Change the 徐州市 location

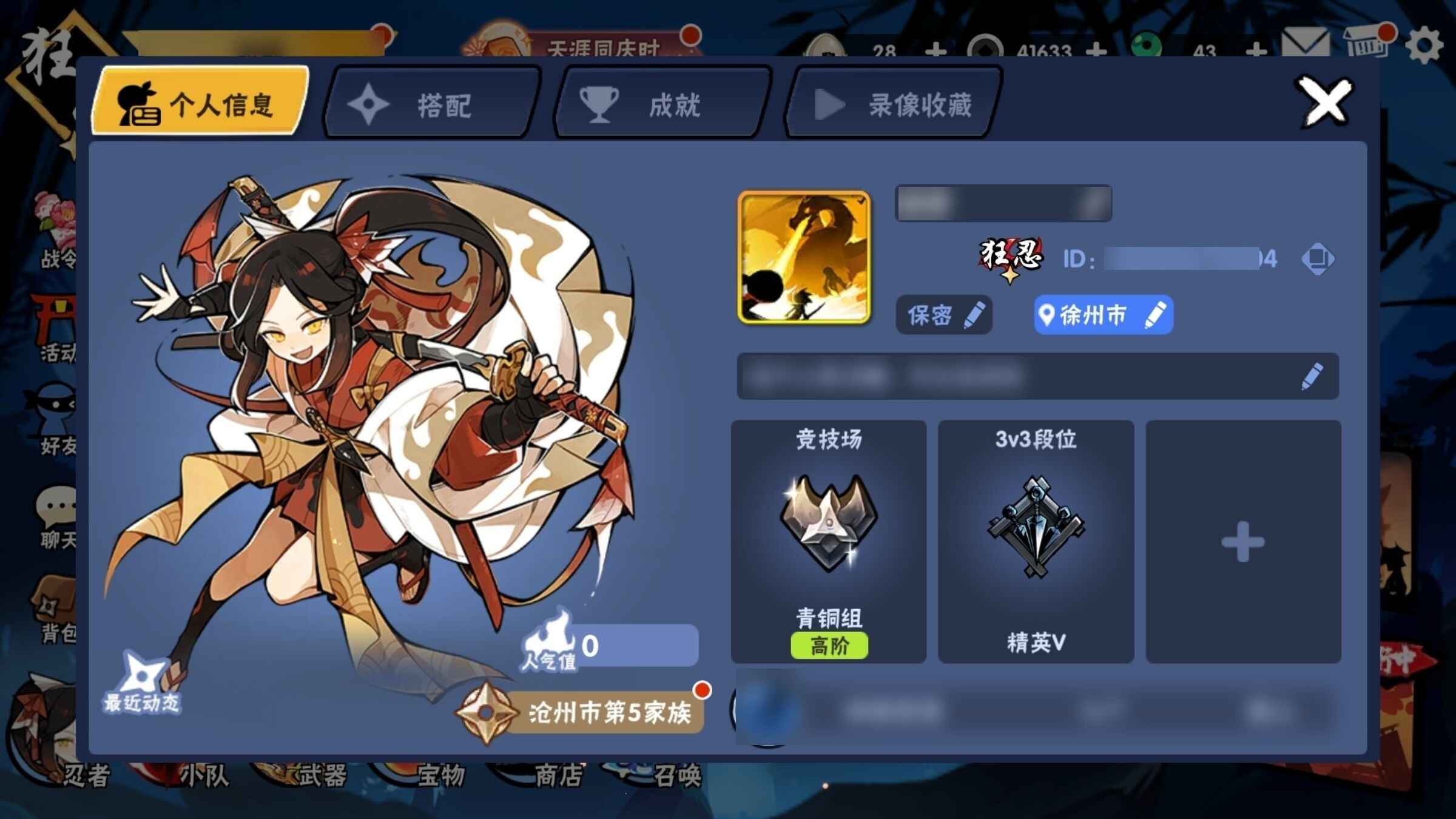[x=1103, y=315]
